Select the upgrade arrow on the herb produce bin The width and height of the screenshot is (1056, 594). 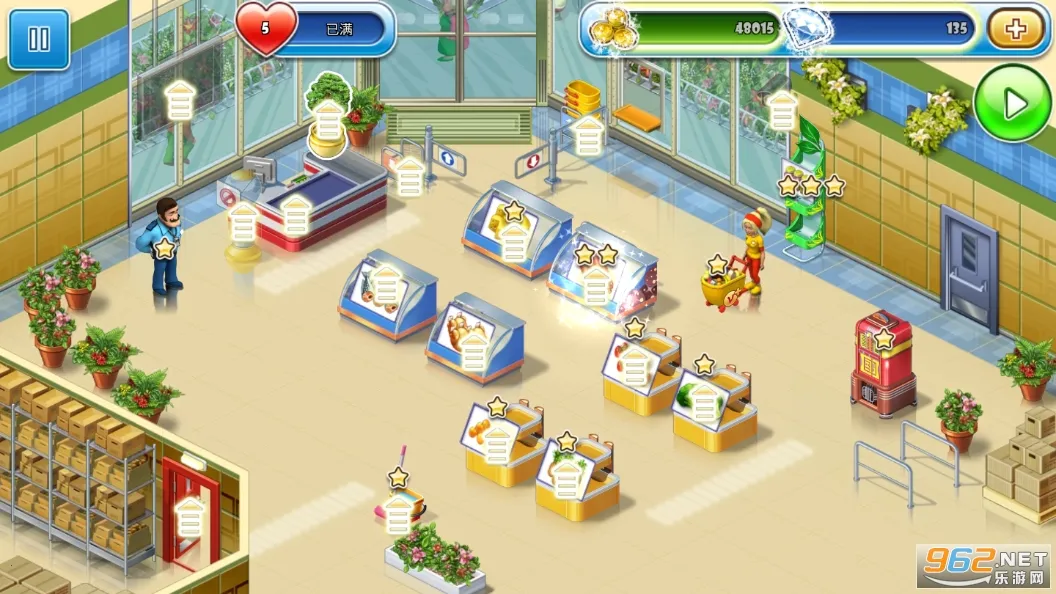[x=567, y=476]
